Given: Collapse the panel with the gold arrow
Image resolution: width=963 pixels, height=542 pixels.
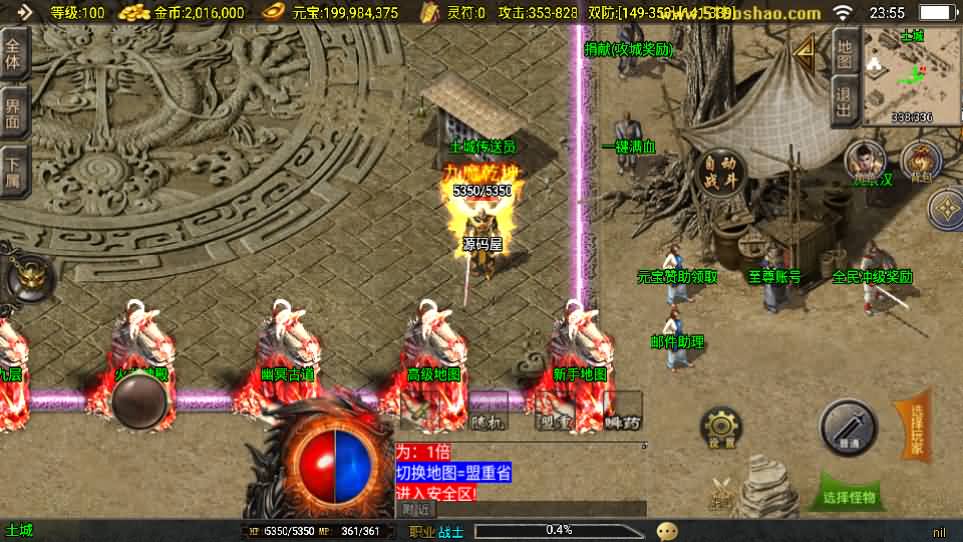Looking at the screenshot, I should 804,47.
